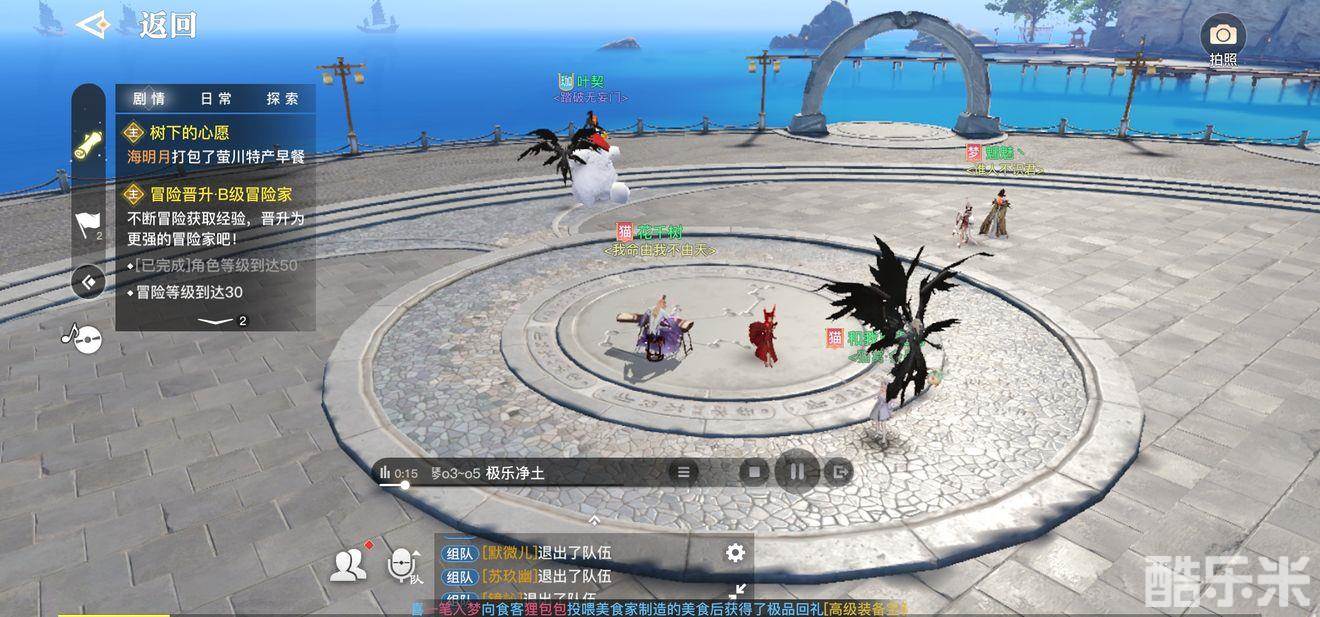Expand the chat window upward arrow
Viewport: 1320px width, 617px height.
(594, 520)
